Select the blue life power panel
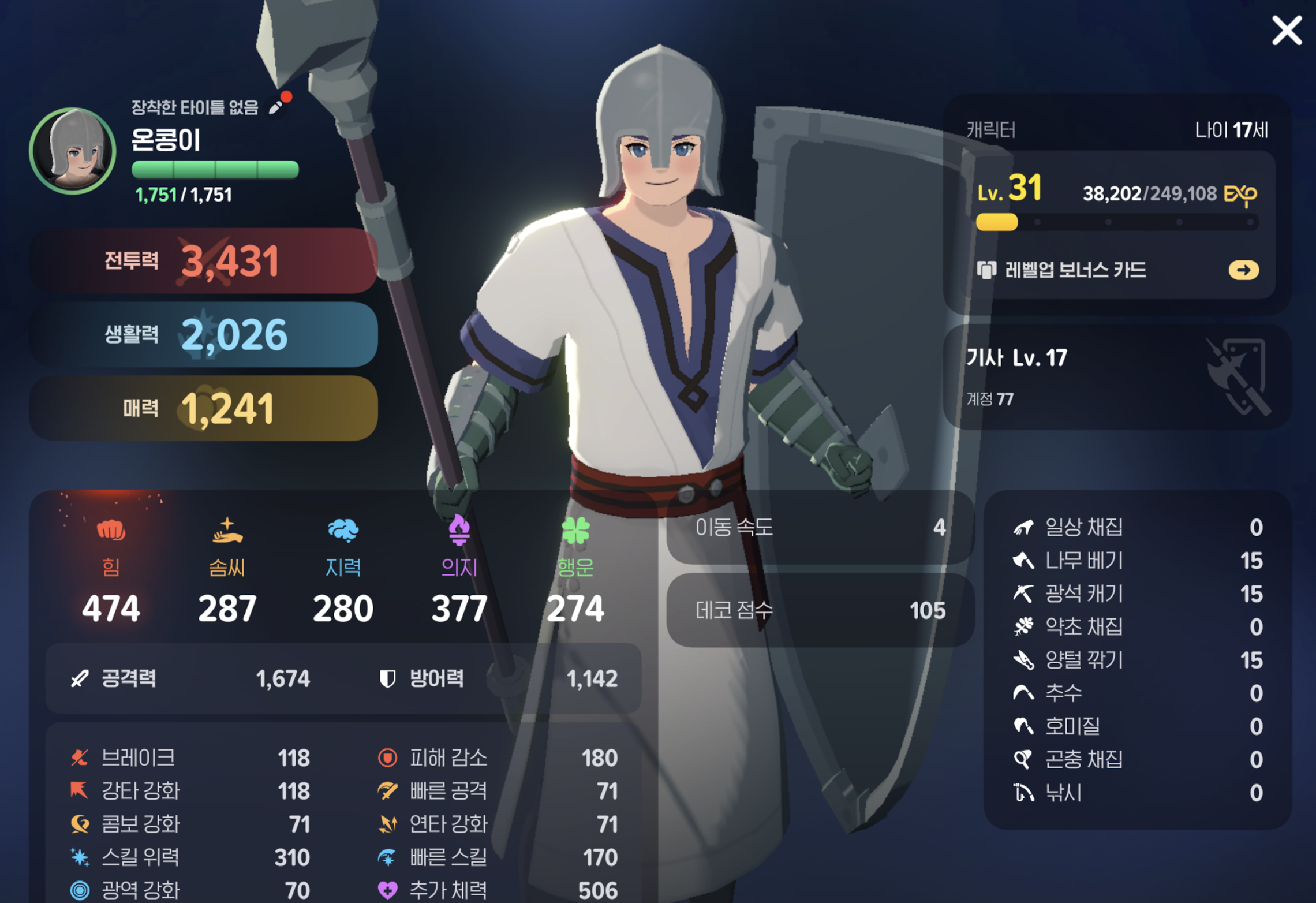This screenshot has width=1316, height=903. click(204, 335)
